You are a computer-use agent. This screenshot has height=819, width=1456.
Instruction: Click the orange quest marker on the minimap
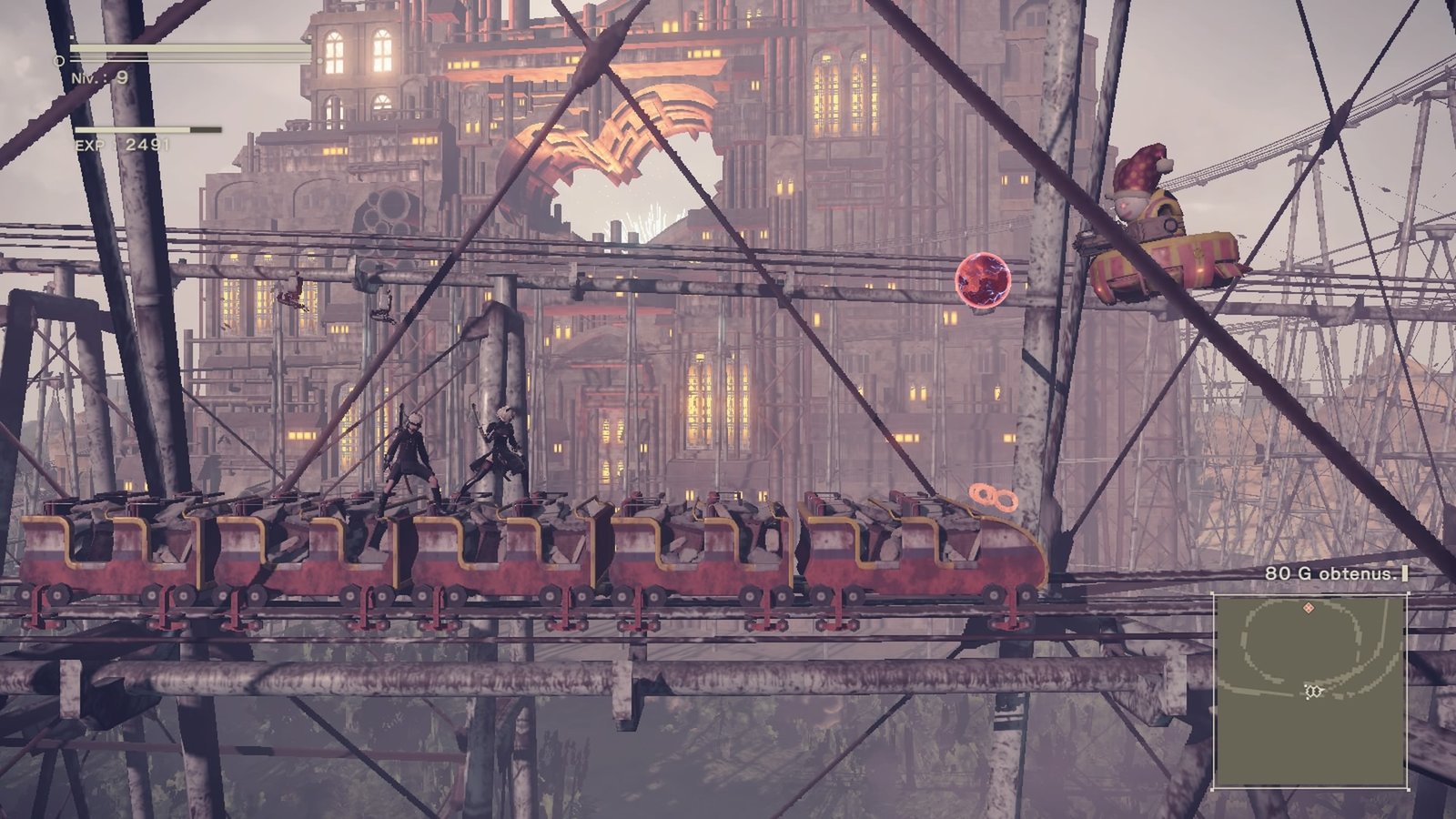1309,607
